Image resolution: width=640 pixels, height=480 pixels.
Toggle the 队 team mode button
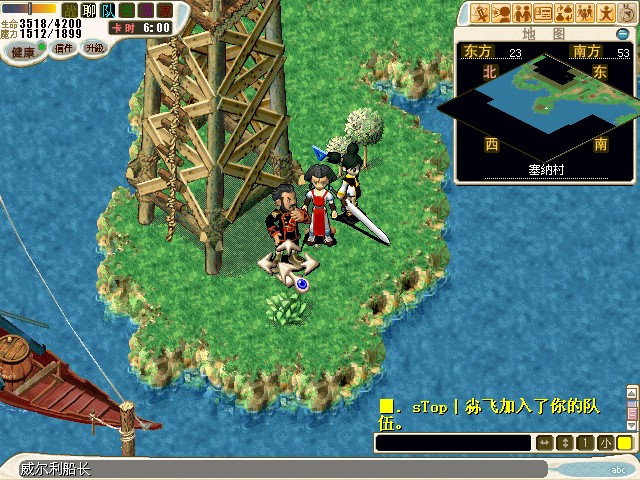click(x=108, y=10)
